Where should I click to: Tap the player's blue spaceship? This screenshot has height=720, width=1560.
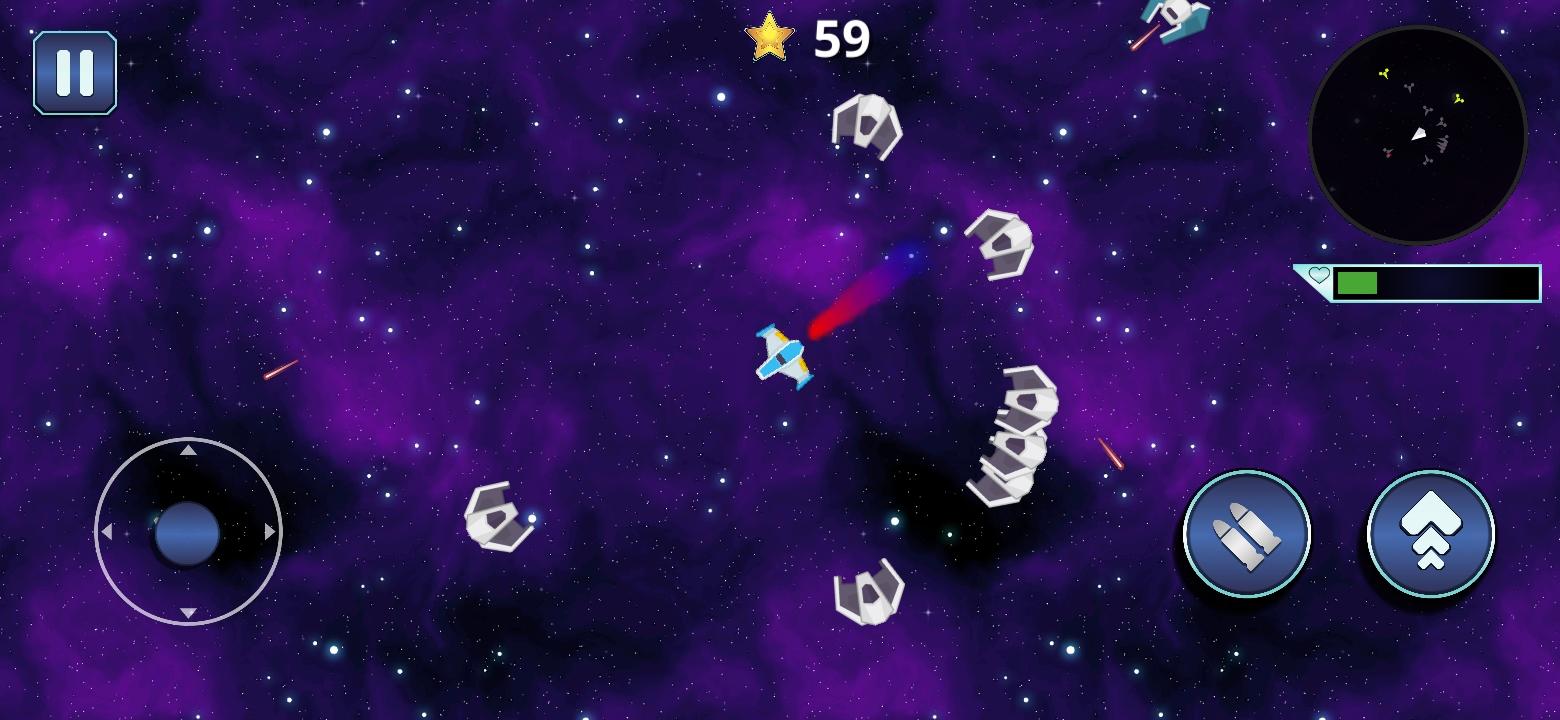click(x=785, y=357)
